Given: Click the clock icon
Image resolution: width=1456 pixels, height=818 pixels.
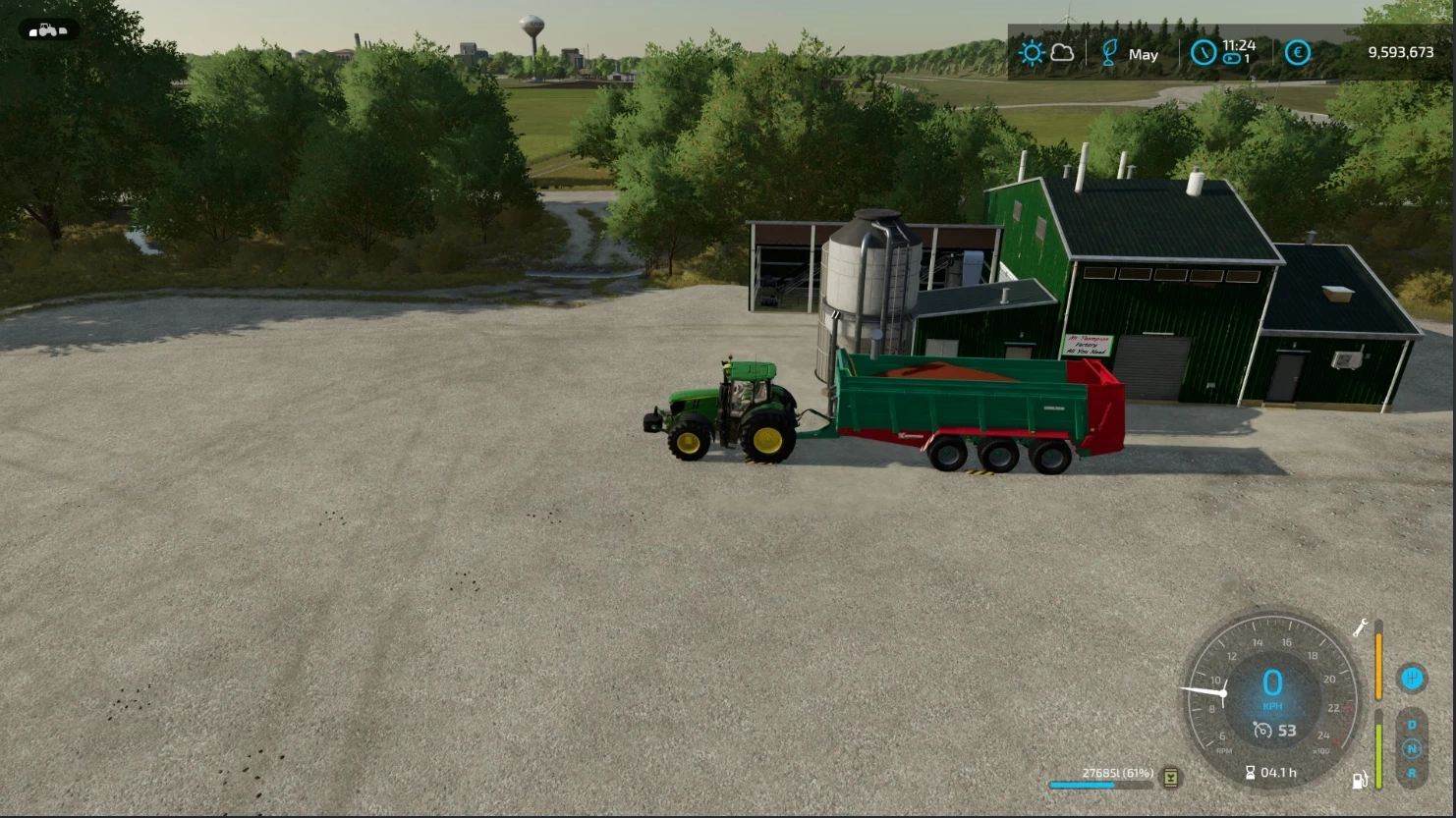Looking at the screenshot, I should coord(1204,53).
